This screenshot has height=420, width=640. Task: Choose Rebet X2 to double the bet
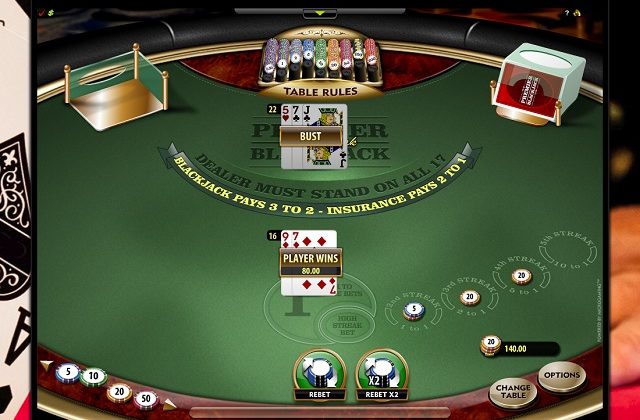(x=380, y=376)
